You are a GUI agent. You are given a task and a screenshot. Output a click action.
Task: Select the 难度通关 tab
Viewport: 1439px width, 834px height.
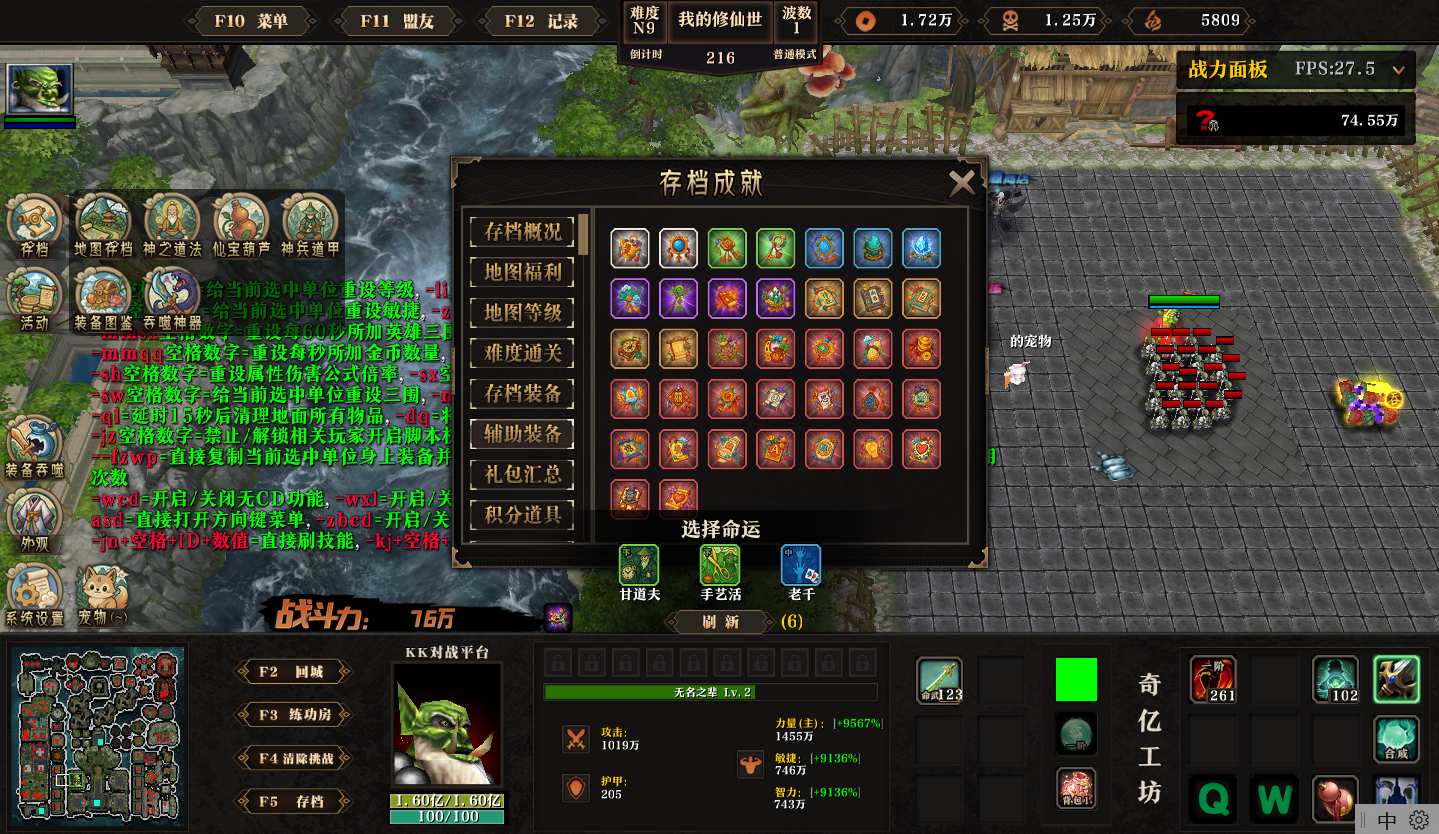(522, 353)
